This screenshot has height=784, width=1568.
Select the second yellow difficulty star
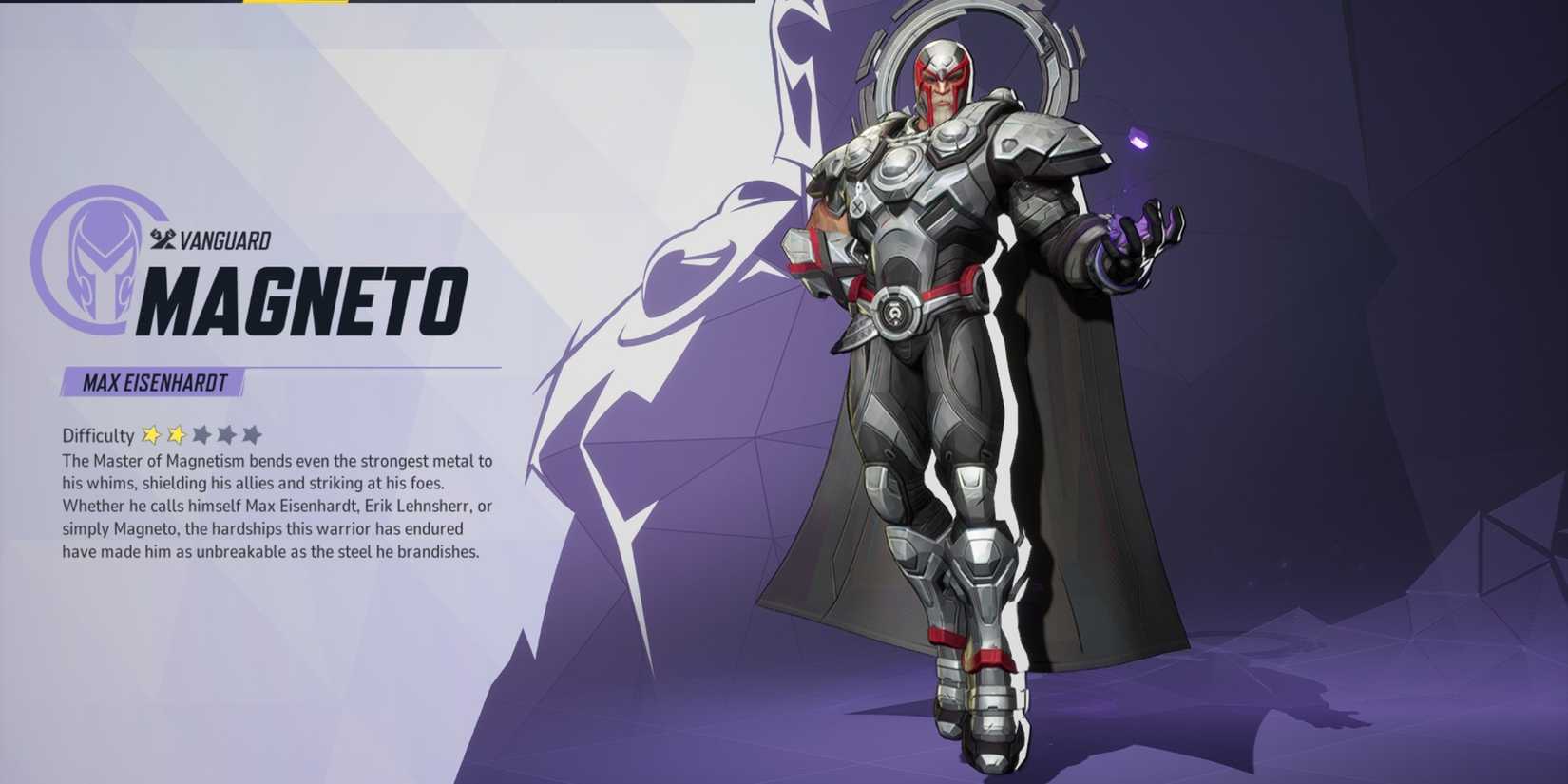click(176, 434)
